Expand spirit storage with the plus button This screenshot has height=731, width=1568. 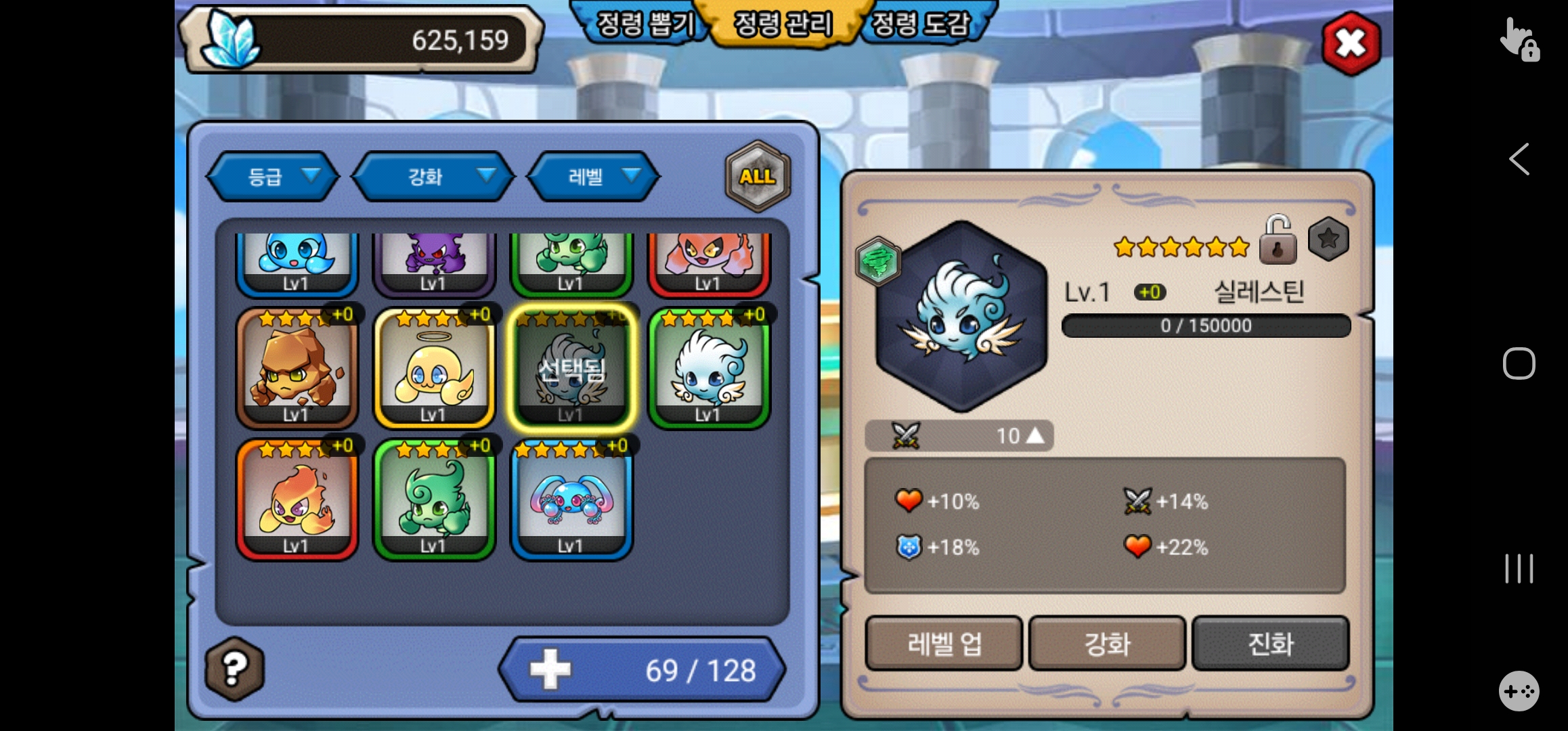(x=550, y=669)
